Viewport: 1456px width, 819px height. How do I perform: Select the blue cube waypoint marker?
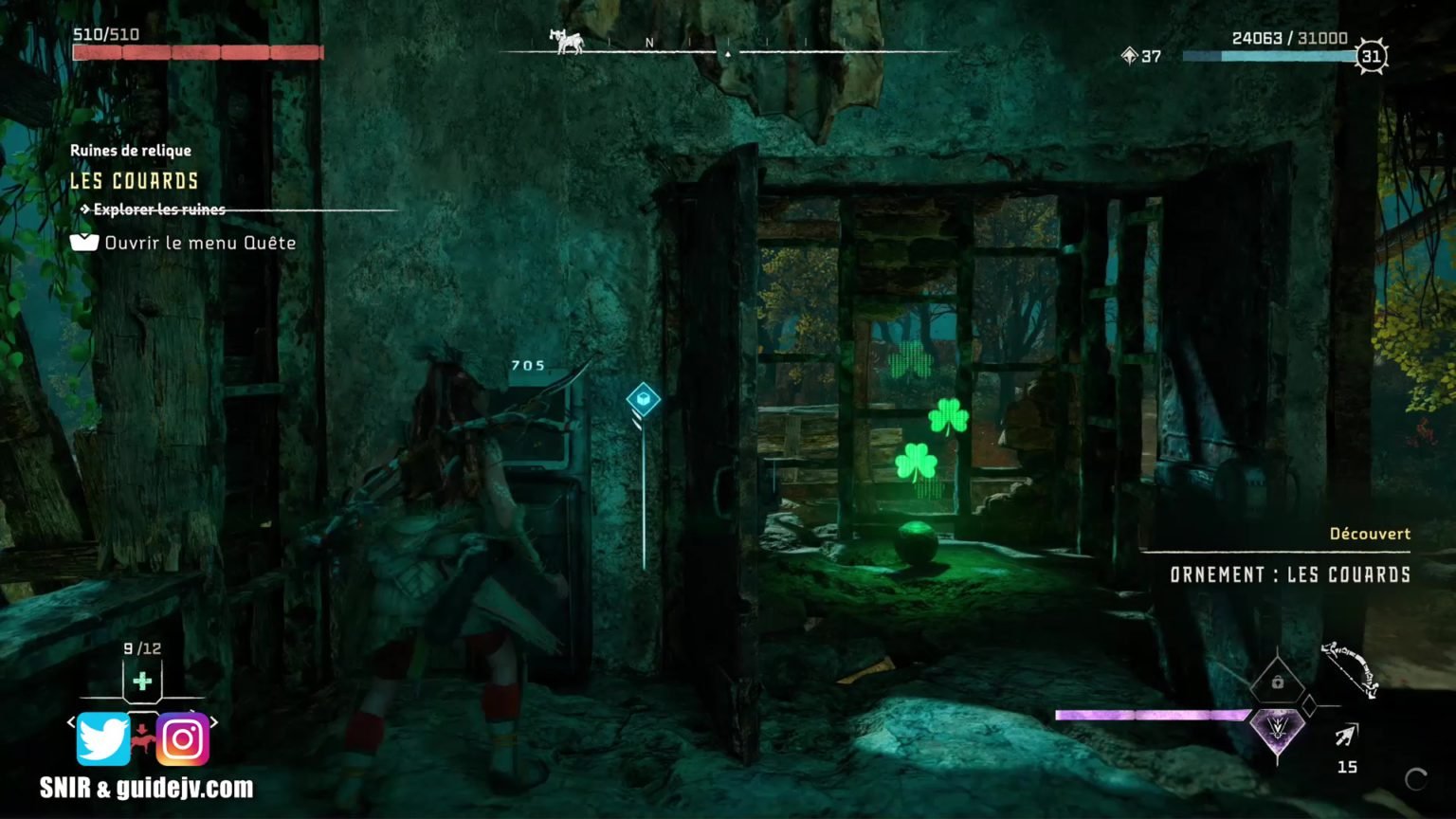coord(644,399)
